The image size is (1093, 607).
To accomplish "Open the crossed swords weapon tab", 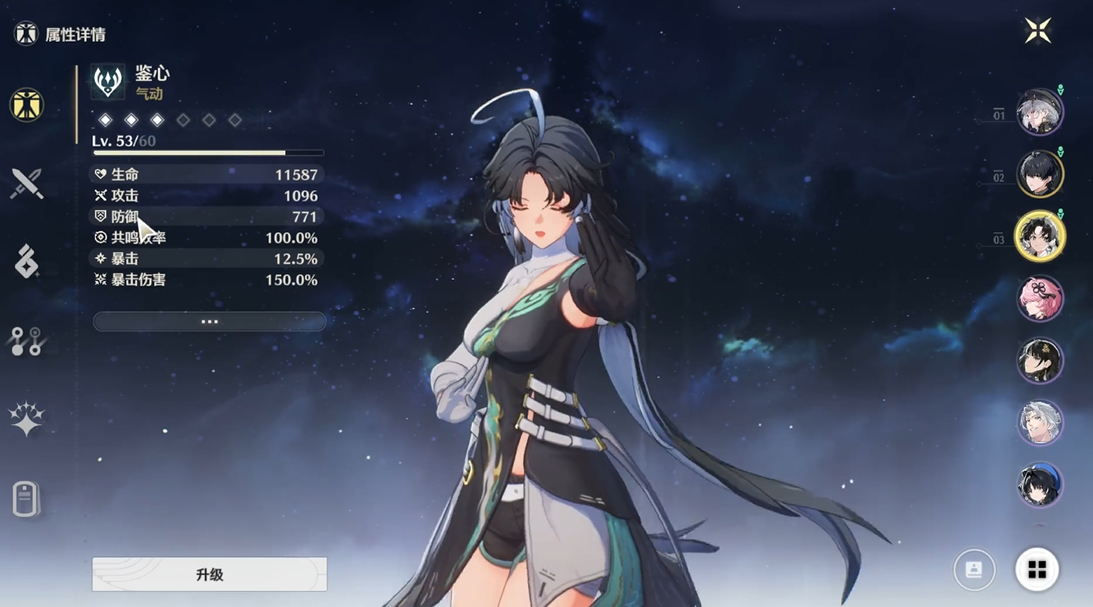I will pos(26,183).
